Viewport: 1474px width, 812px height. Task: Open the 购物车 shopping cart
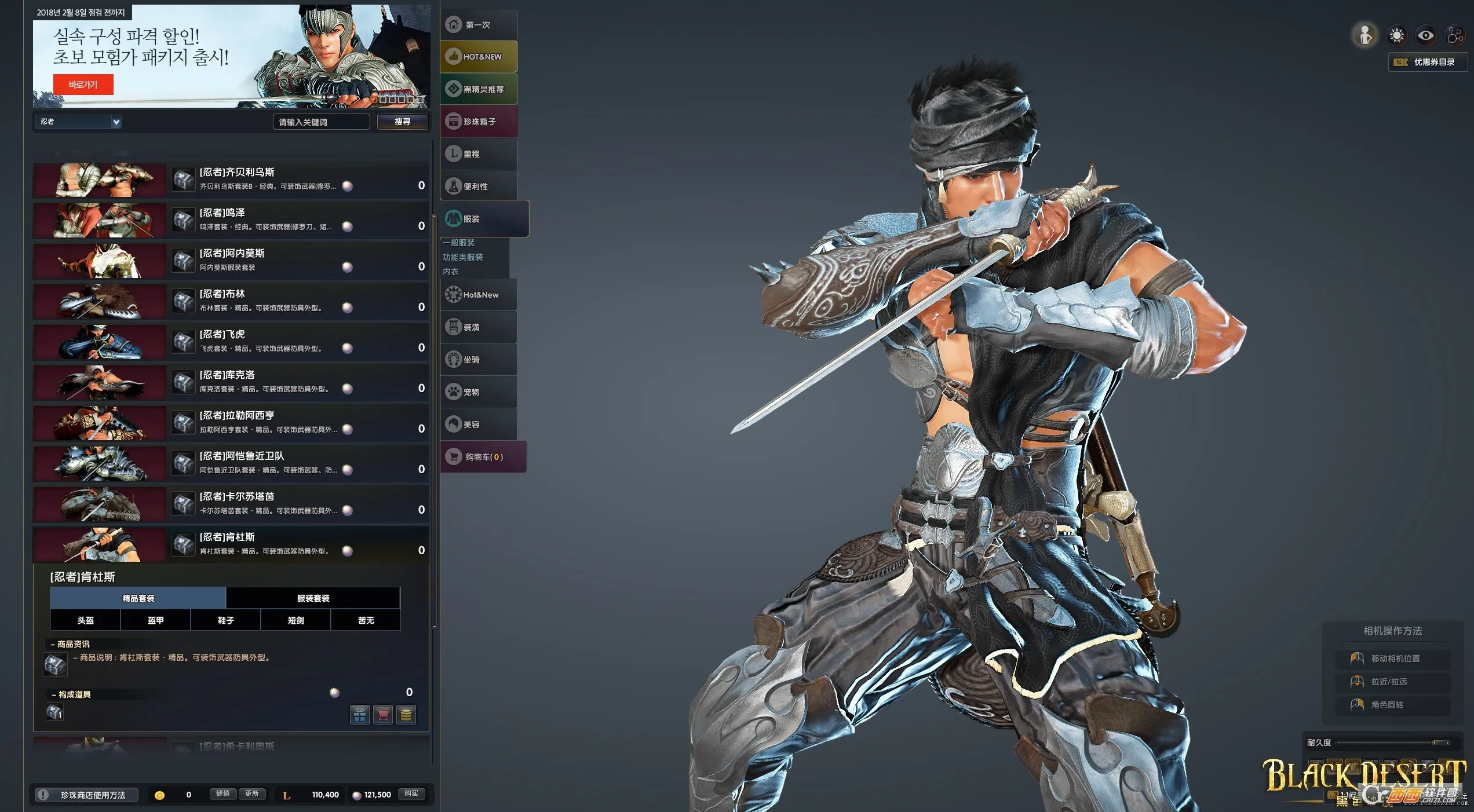click(483, 457)
